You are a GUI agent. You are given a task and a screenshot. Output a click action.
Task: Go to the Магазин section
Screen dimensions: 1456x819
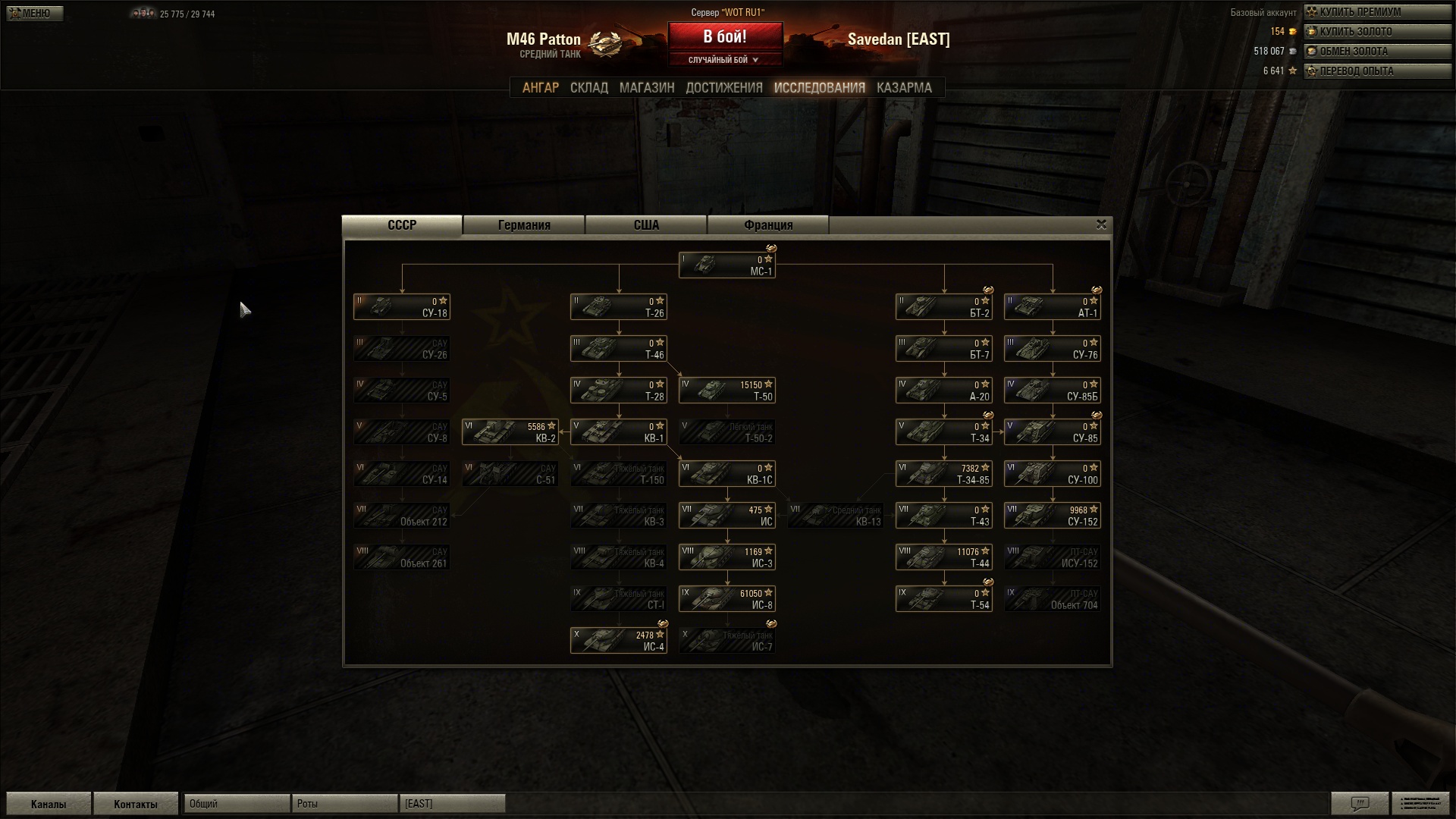646,88
